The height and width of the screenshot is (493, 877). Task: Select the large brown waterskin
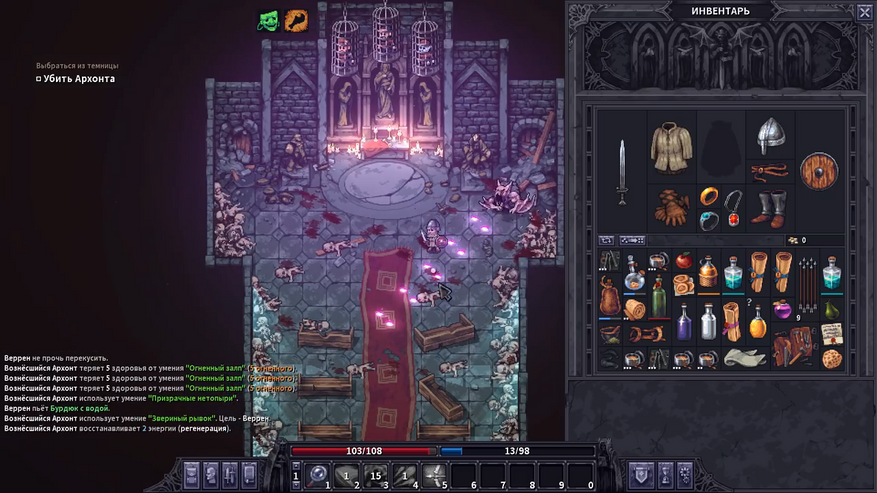click(610, 296)
